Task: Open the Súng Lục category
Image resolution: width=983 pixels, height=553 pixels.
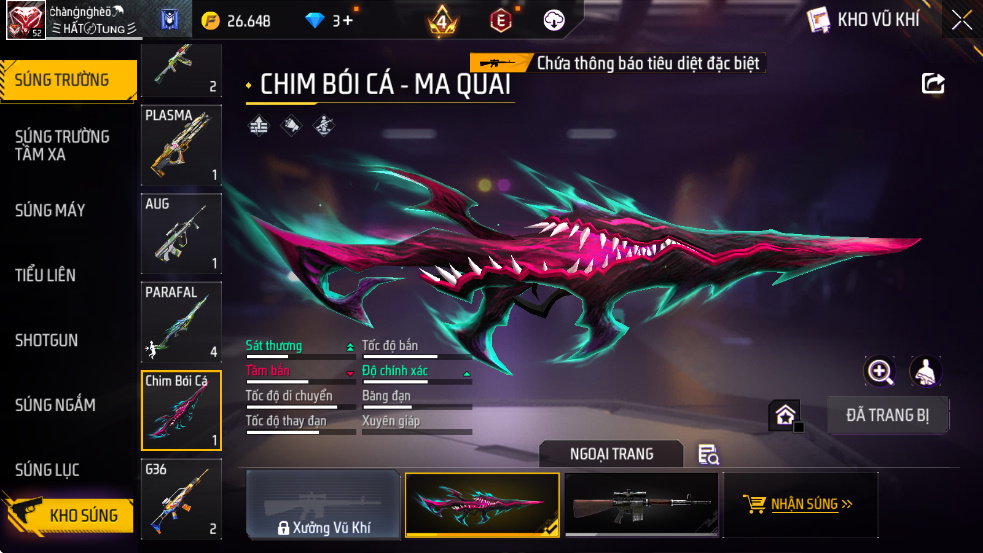Action: tap(47, 470)
